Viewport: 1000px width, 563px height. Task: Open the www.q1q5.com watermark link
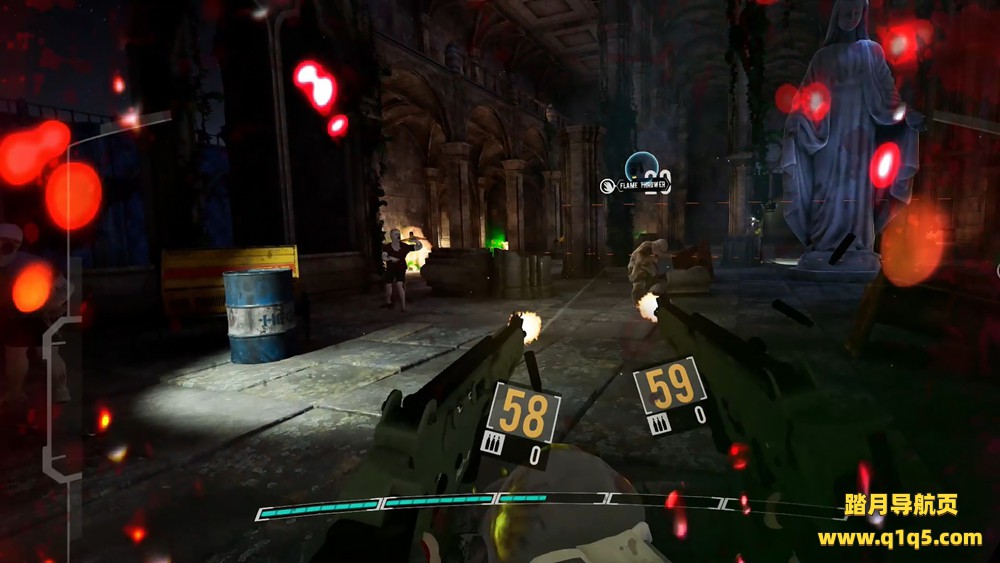point(899,538)
